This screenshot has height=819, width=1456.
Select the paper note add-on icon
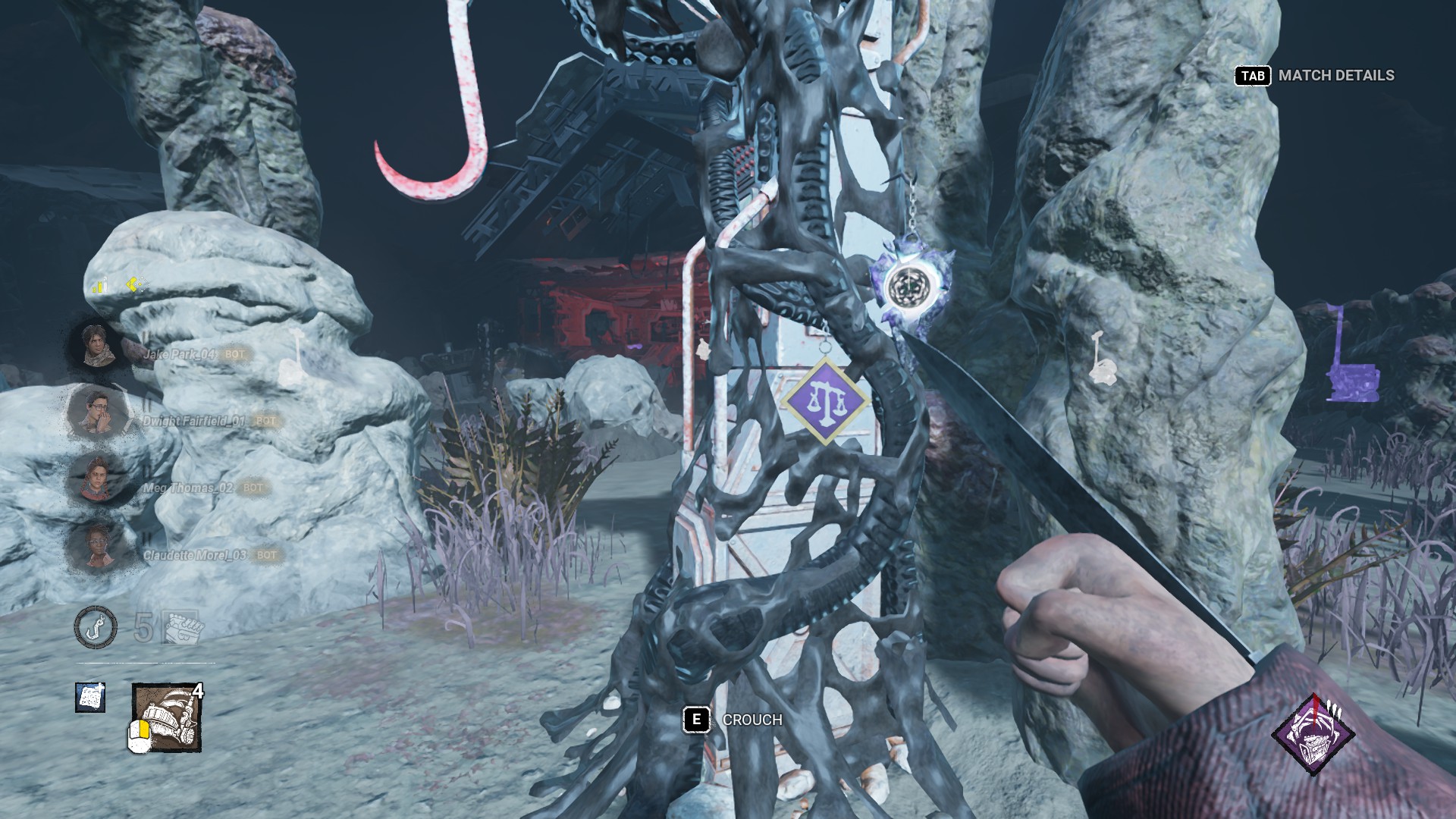[90, 697]
